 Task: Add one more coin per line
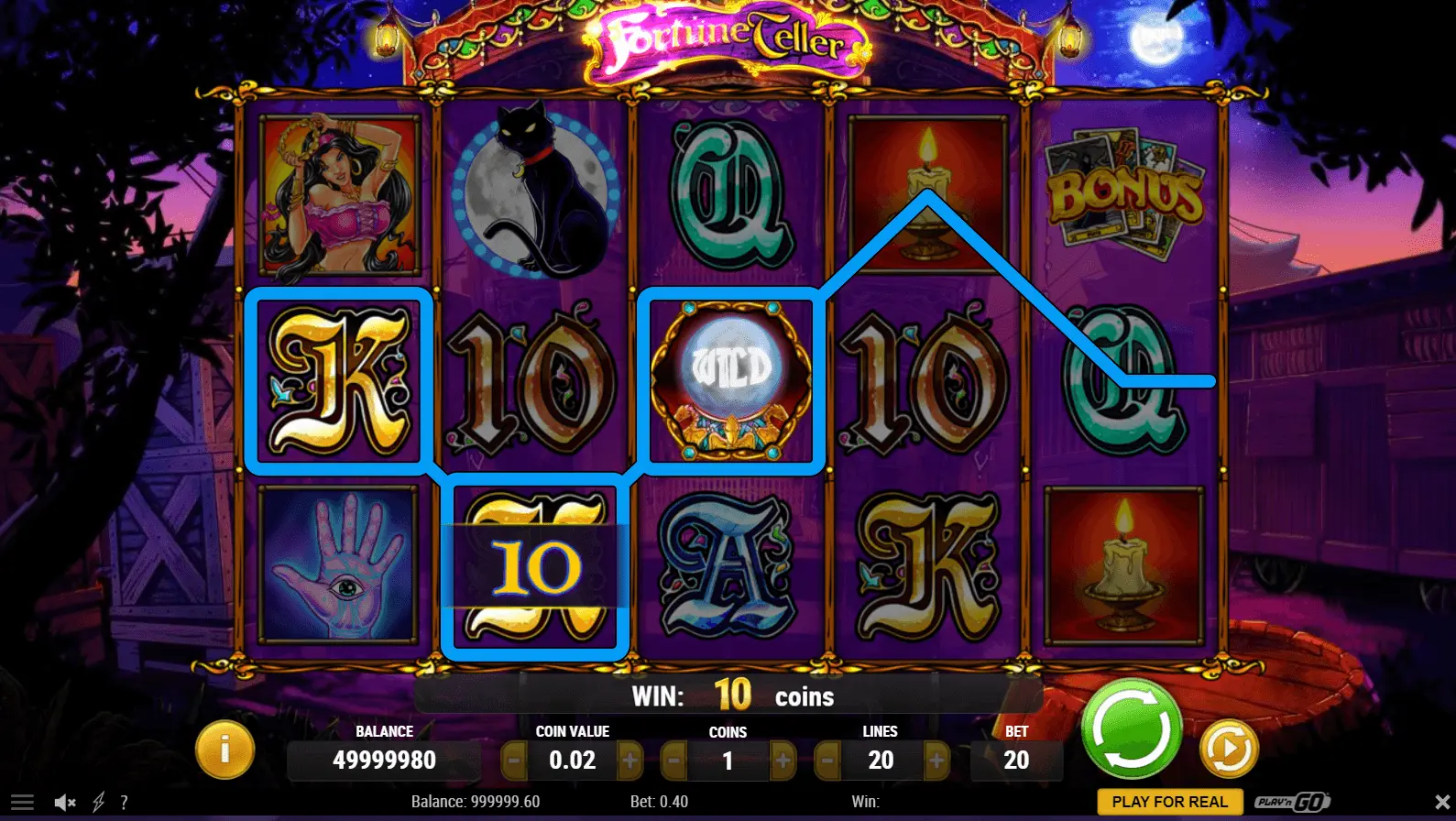coord(783,761)
